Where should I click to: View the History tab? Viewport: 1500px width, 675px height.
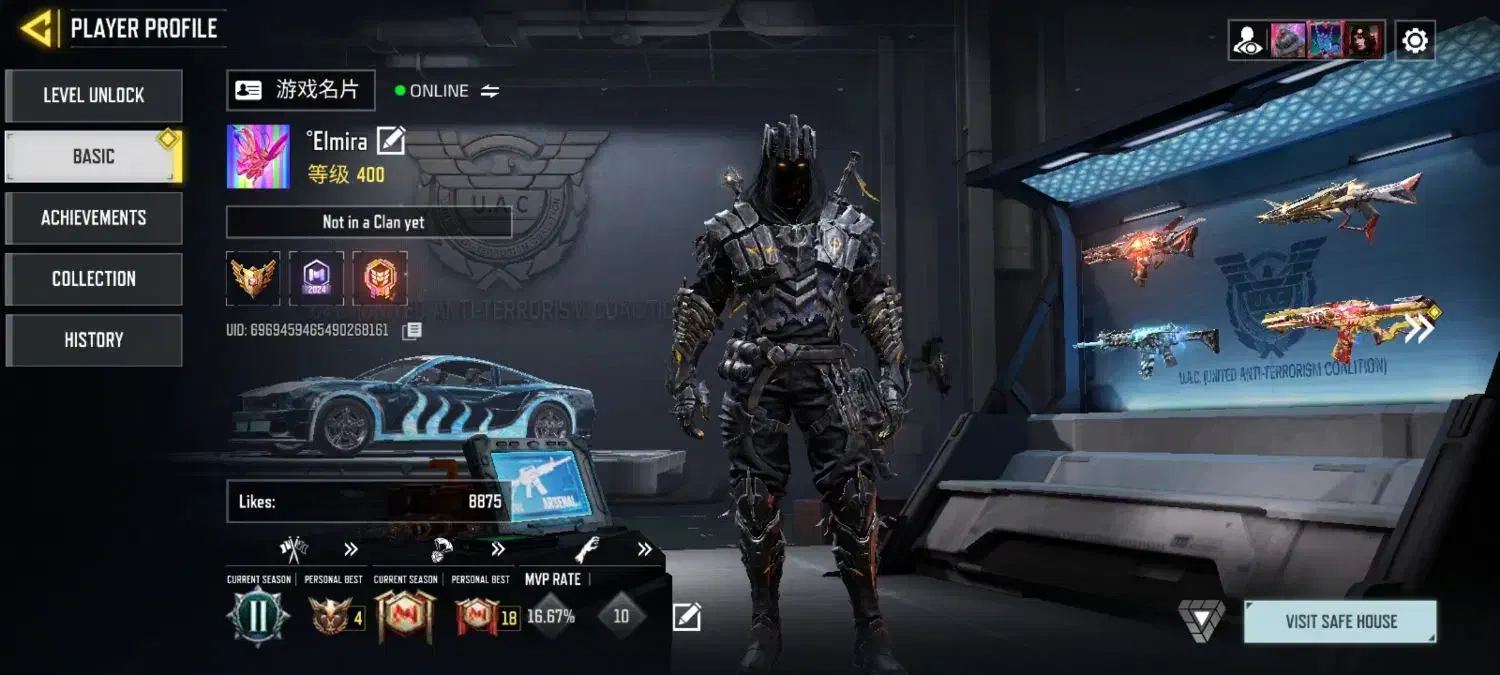click(x=94, y=340)
